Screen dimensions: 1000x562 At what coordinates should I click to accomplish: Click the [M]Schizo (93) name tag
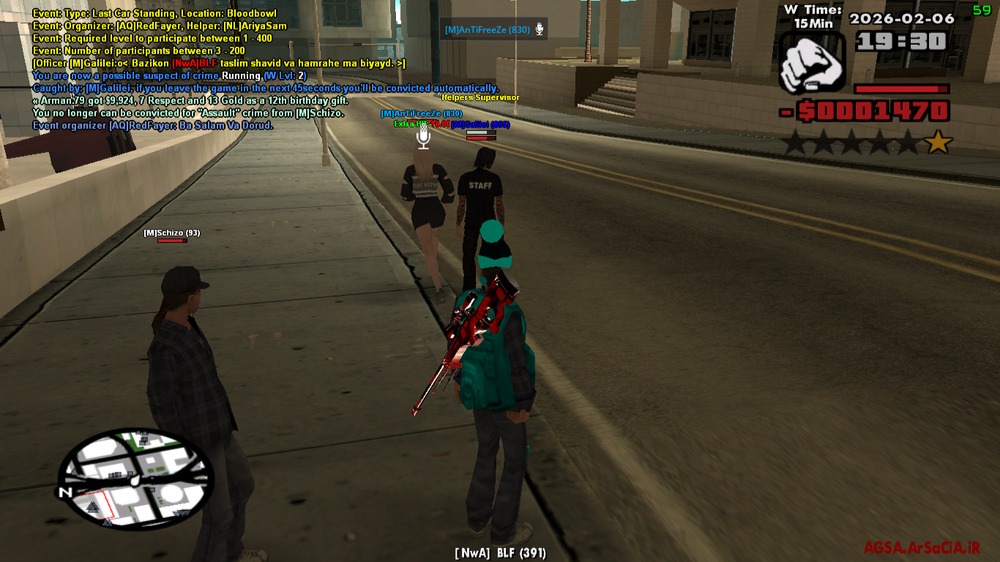click(172, 233)
